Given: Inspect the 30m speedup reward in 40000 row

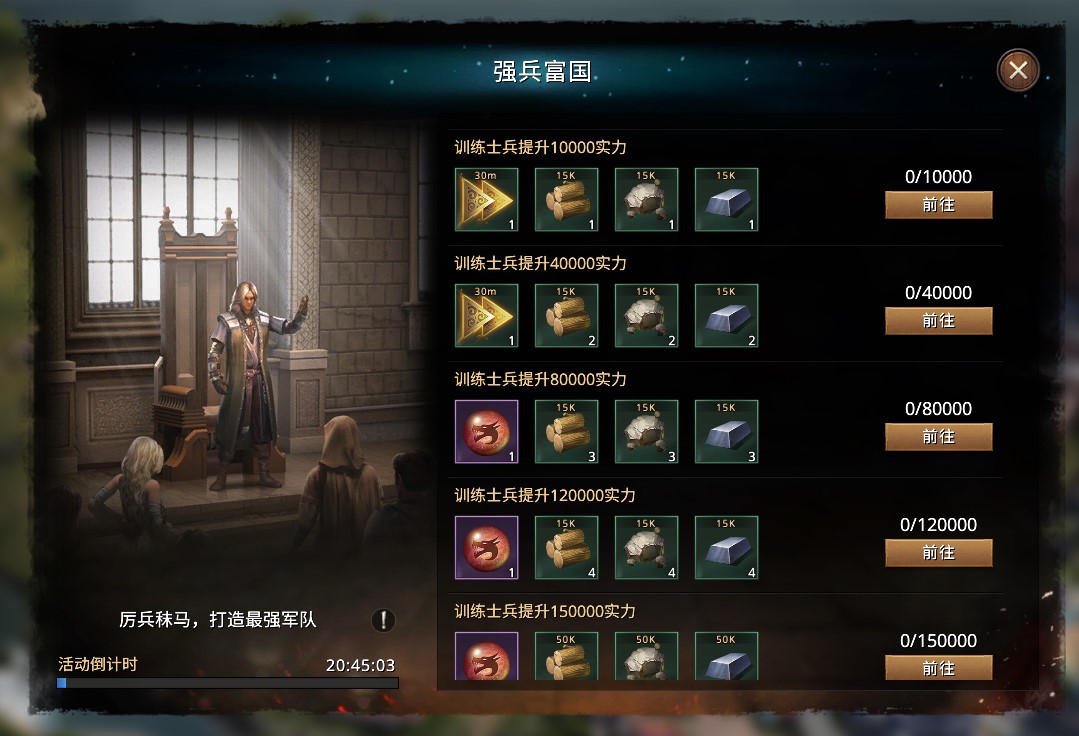Looking at the screenshot, I should 486,316.
